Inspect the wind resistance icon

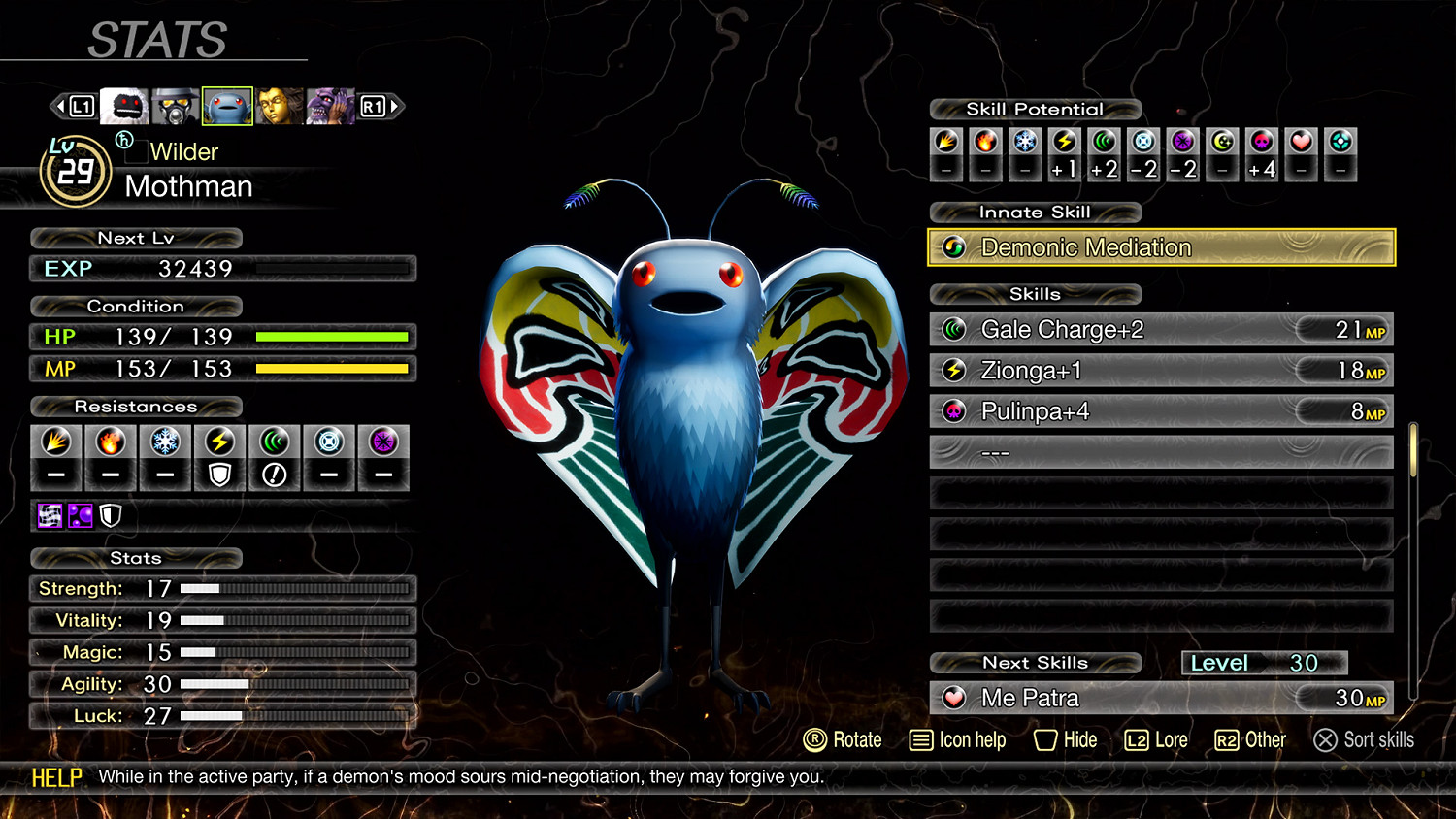(x=275, y=442)
